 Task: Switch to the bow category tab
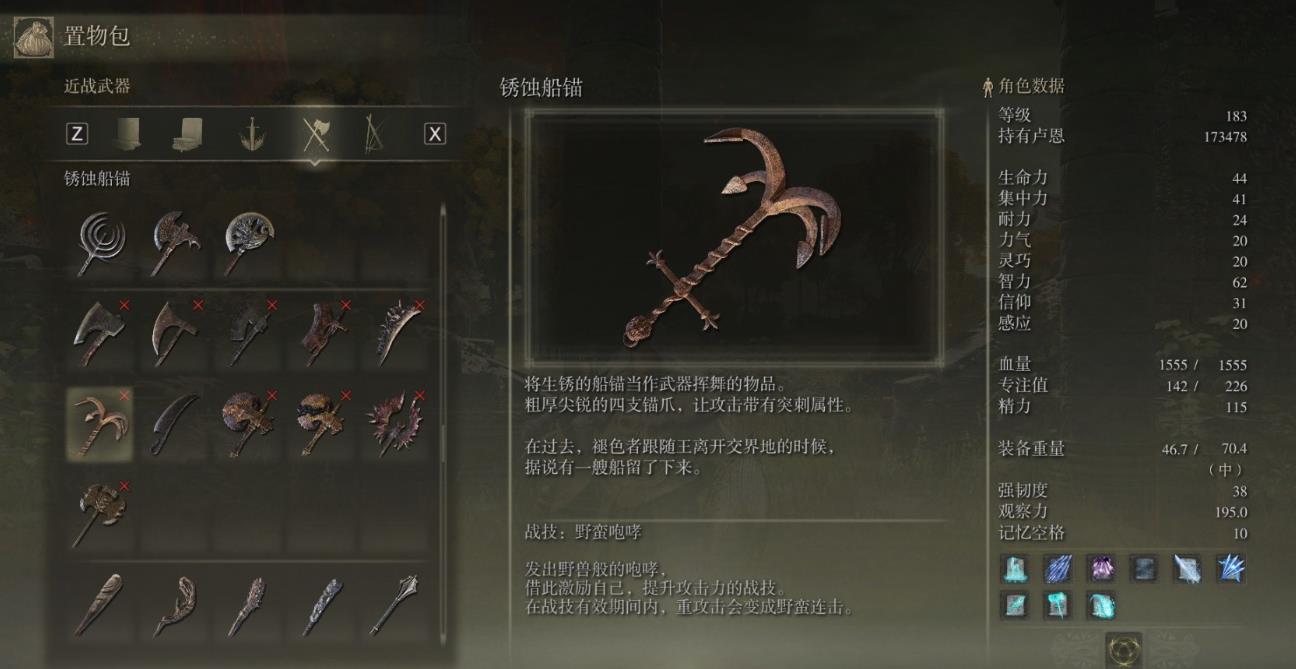(x=374, y=133)
